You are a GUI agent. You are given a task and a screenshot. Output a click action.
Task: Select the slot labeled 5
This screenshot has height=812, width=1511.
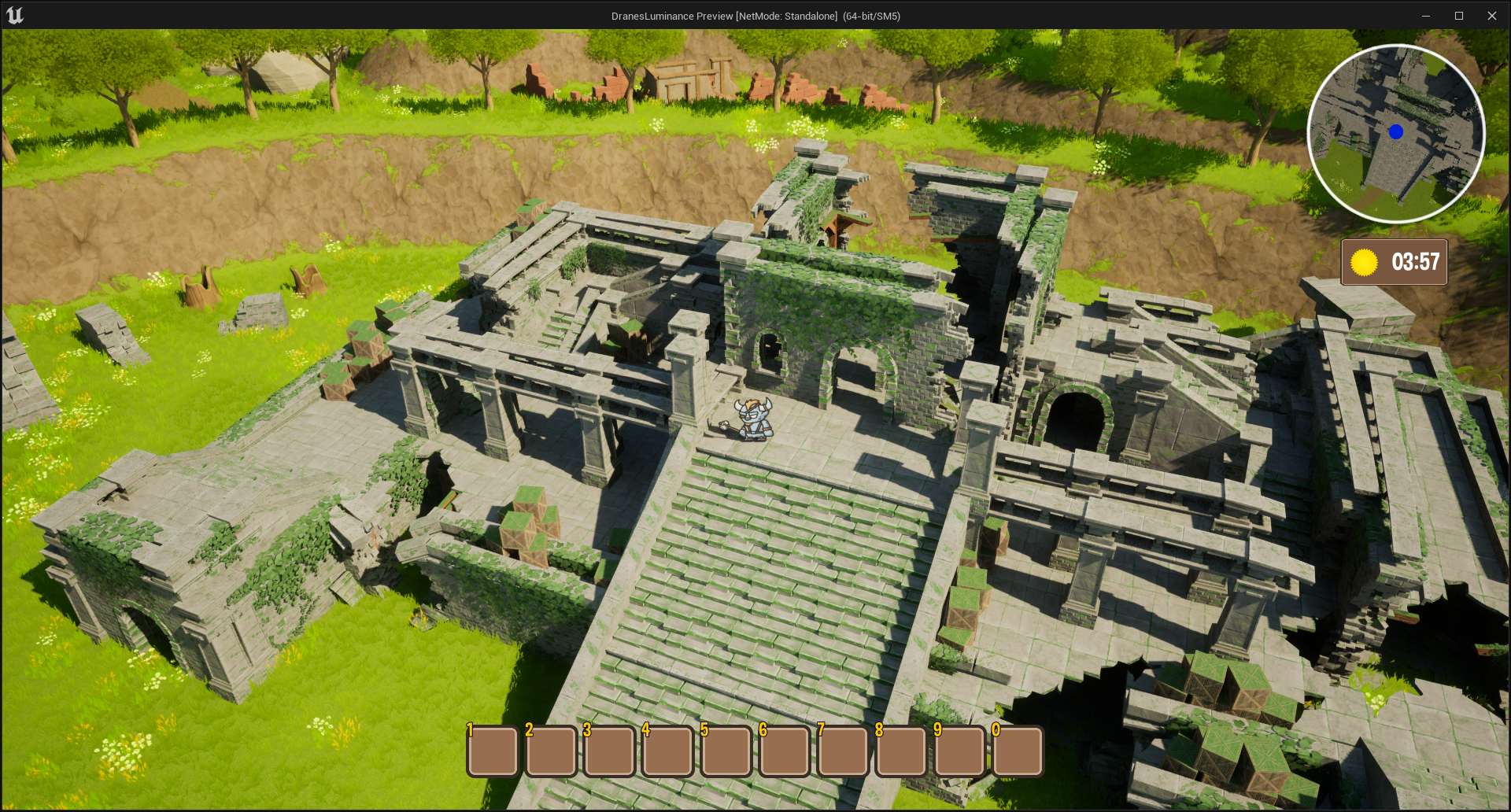pyautogui.click(x=726, y=751)
